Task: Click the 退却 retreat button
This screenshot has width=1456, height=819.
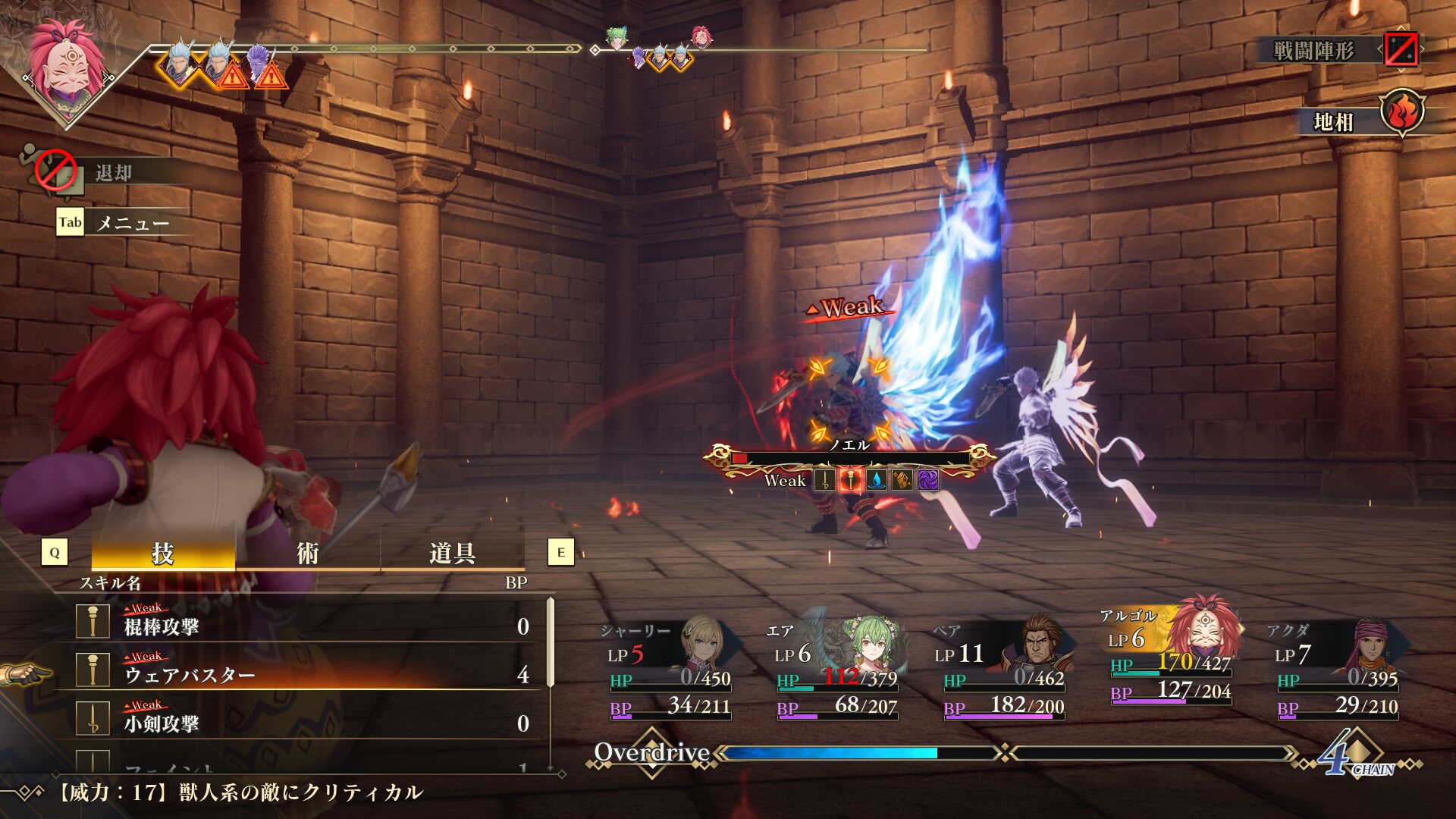Action: coord(114,173)
